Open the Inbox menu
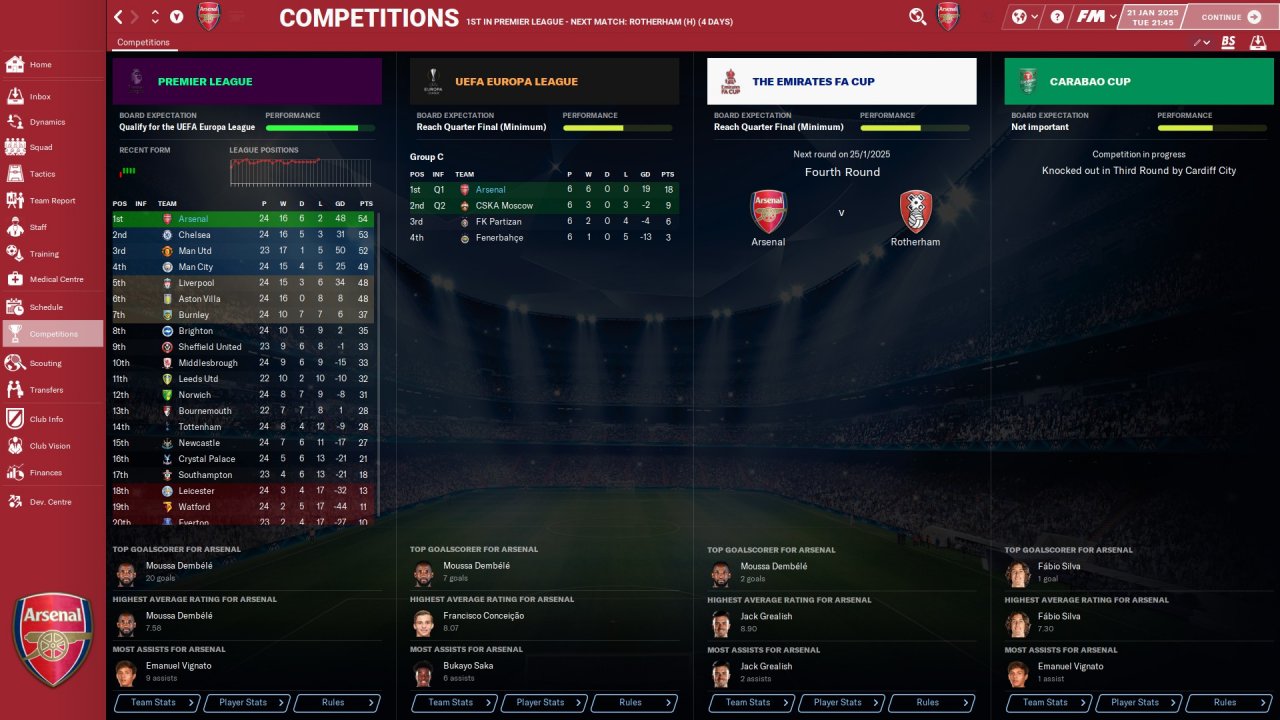1280x720 pixels. tap(40, 97)
